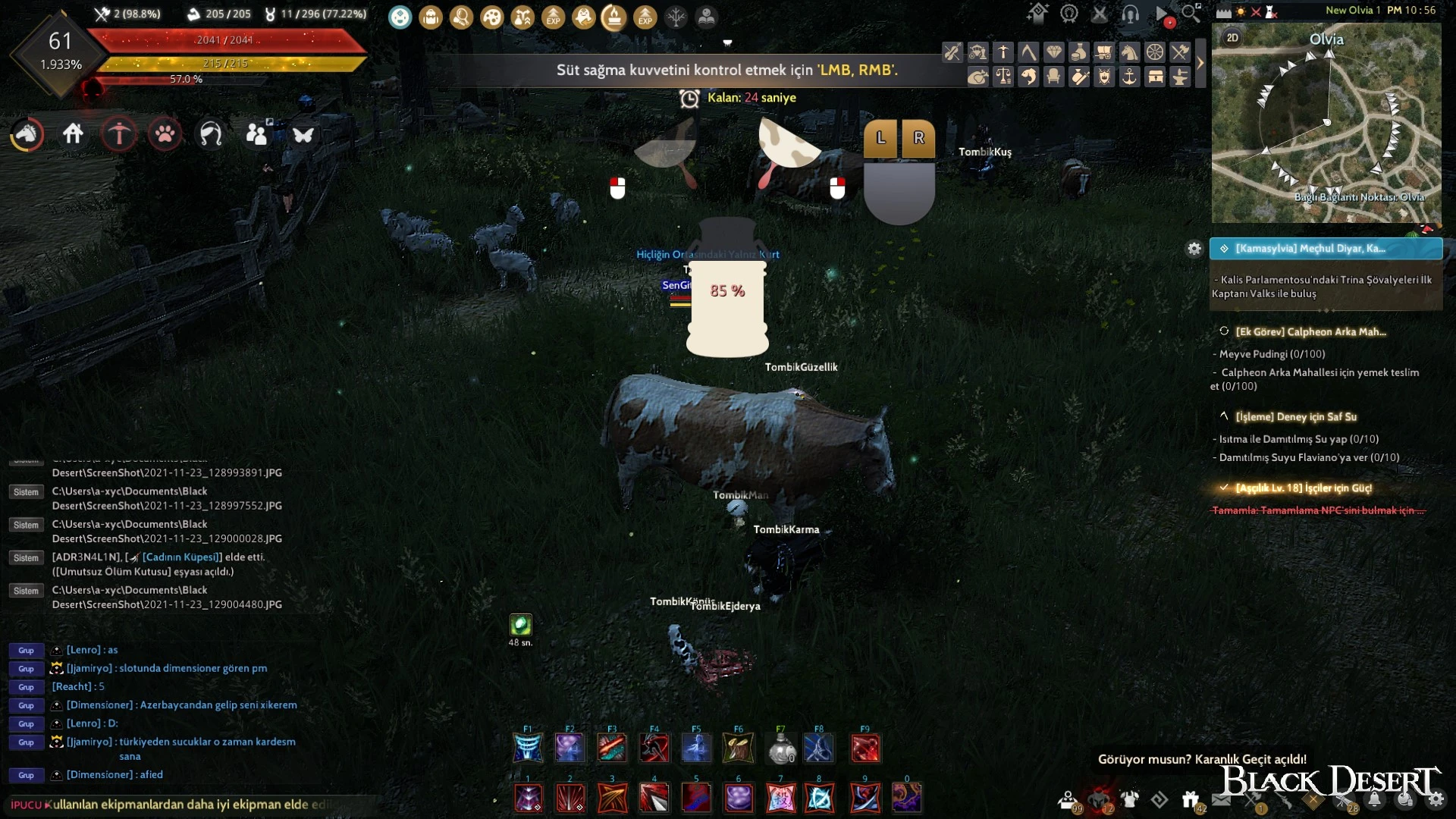Open the pet paw icon
Image resolution: width=1456 pixels, height=819 pixels.
[165, 135]
